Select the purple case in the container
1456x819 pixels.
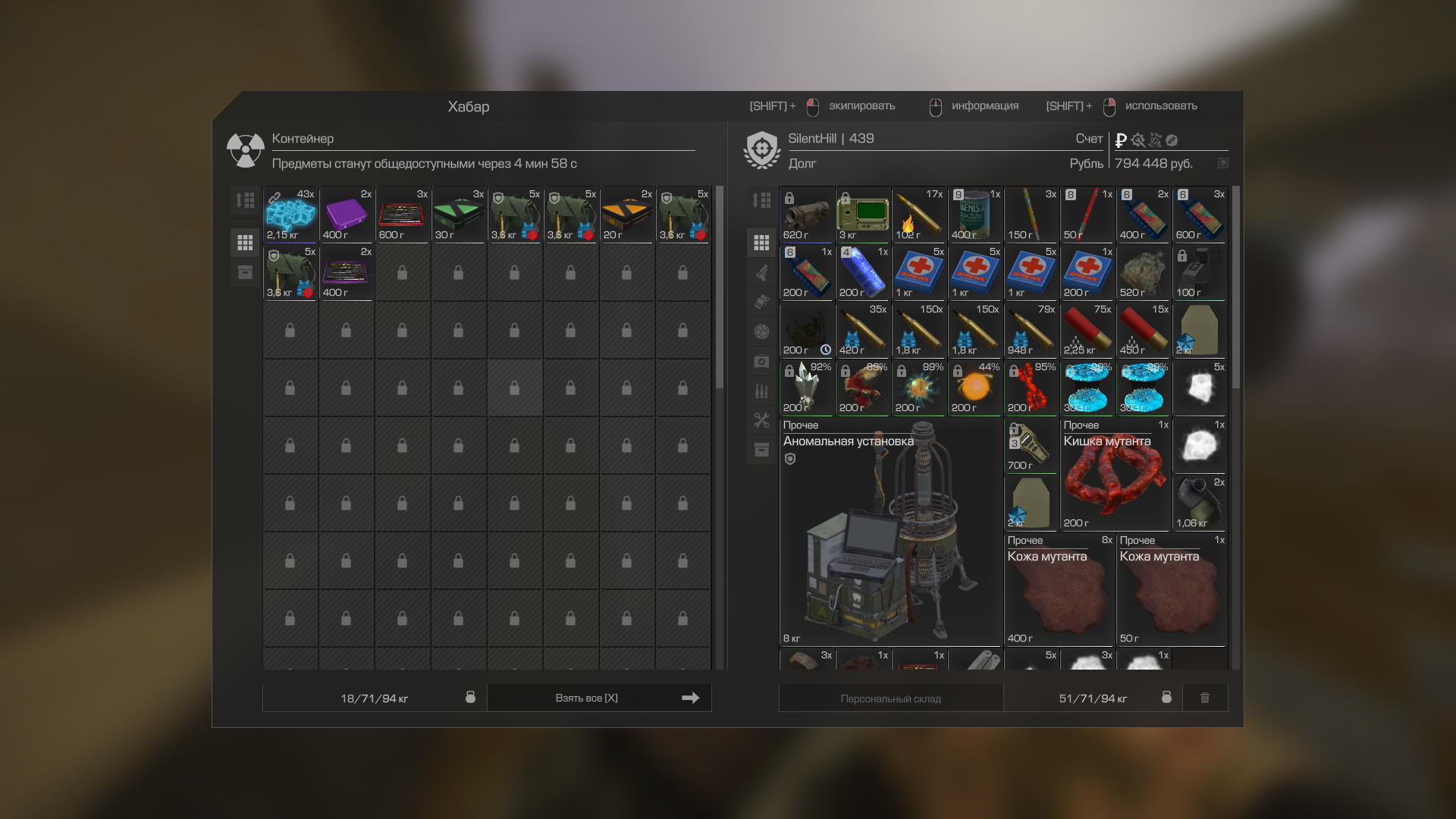pos(347,215)
